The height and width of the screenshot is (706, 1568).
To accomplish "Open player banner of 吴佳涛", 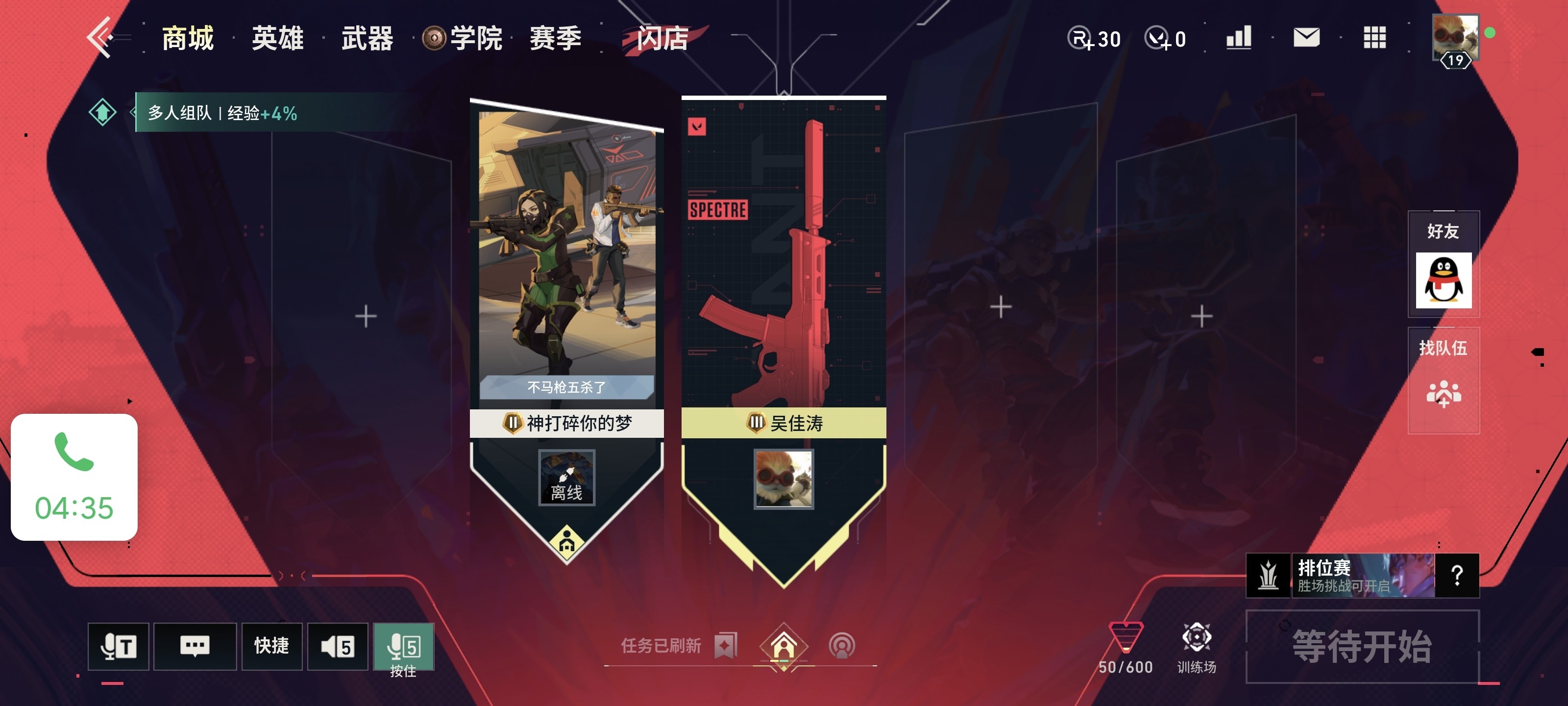I will pos(784,424).
